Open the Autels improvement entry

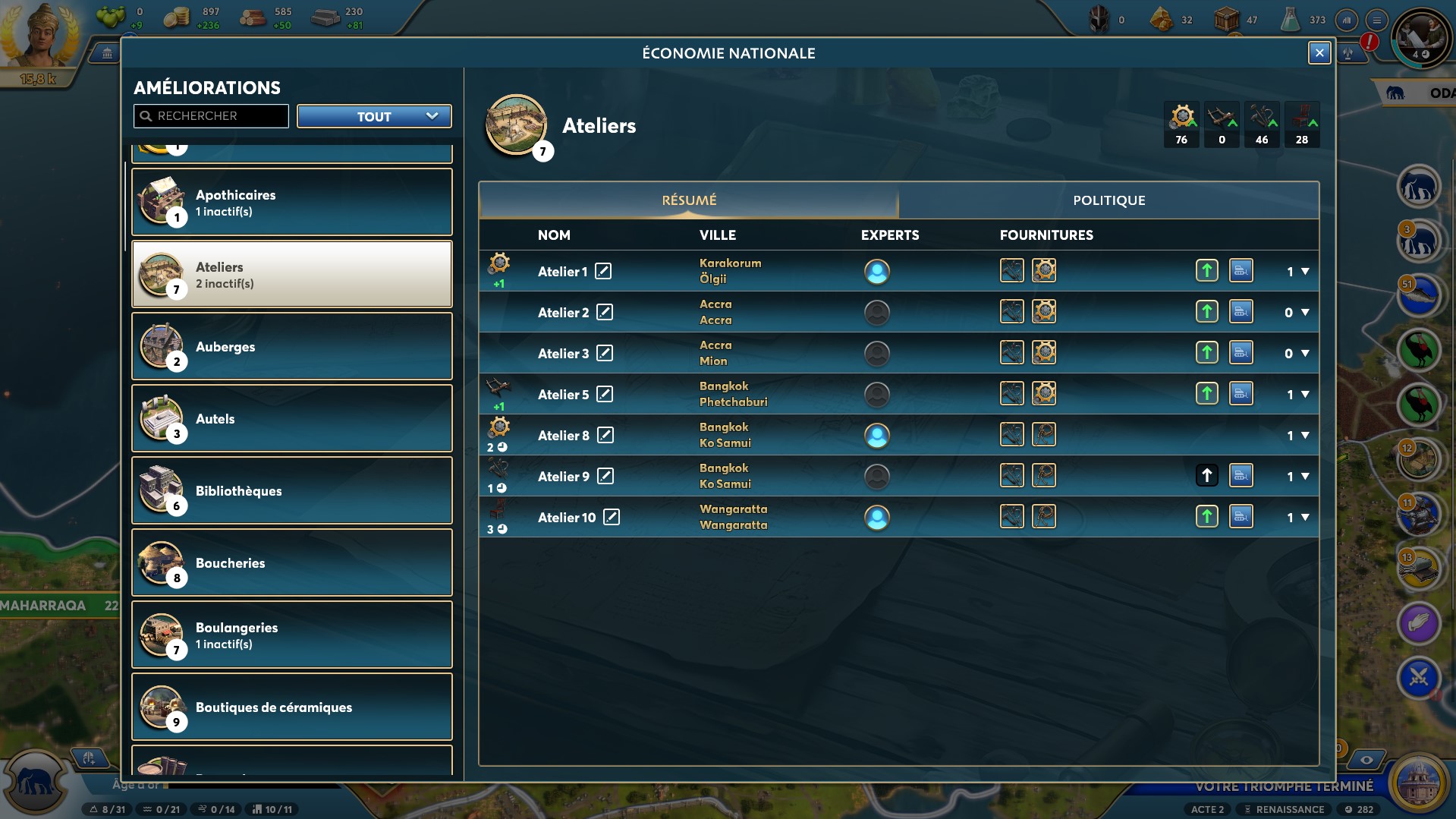[x=292, y=418]
